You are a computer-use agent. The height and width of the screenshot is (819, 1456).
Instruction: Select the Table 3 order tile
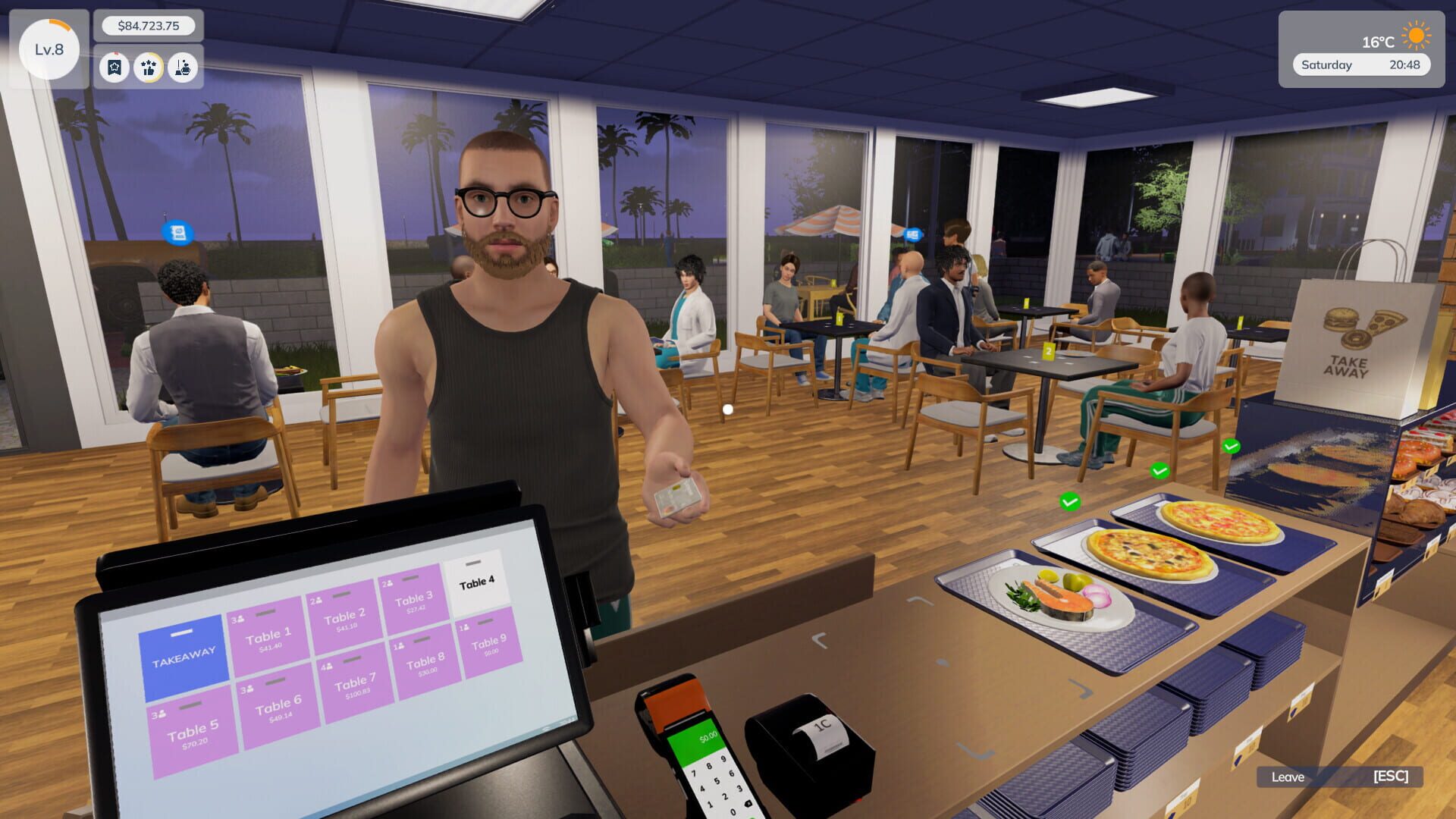pyautogui.click(x=413, y=600)
